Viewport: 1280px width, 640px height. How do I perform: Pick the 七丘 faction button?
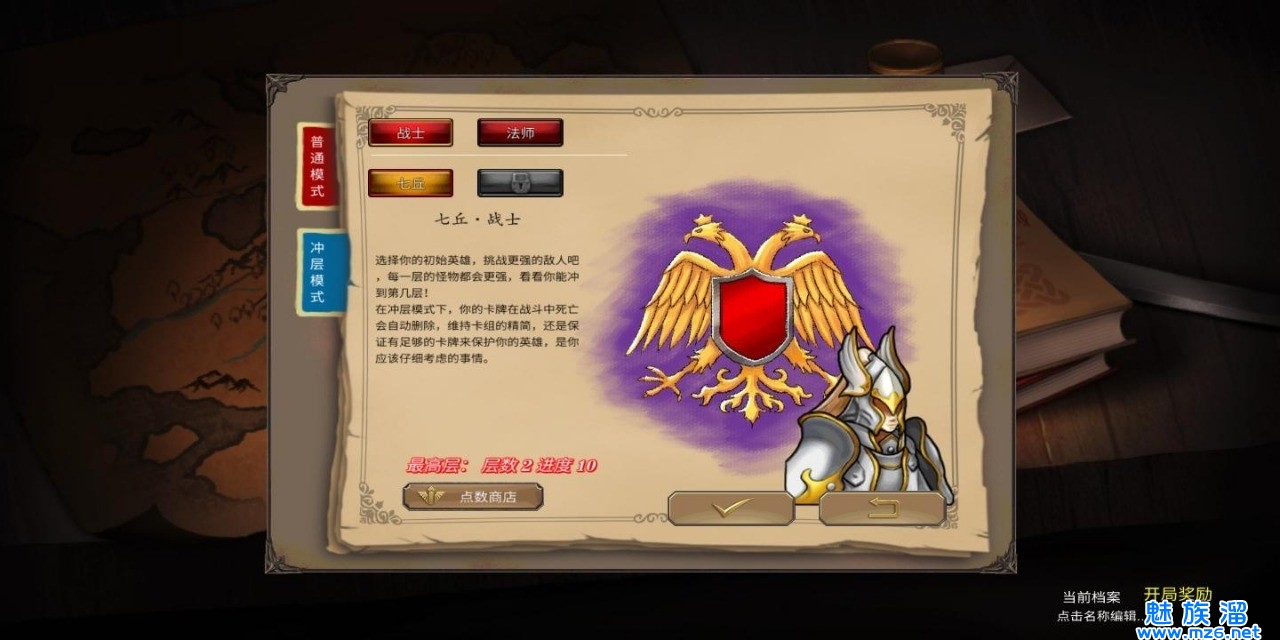tap(410, 183)
